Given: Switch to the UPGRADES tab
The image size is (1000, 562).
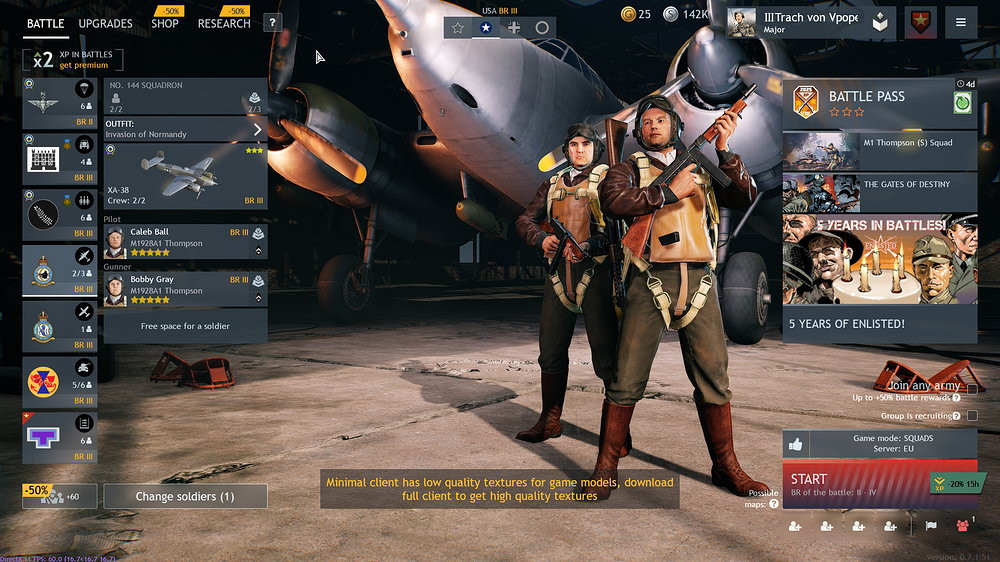Looking at the screenshot, I should click(105, 23).
